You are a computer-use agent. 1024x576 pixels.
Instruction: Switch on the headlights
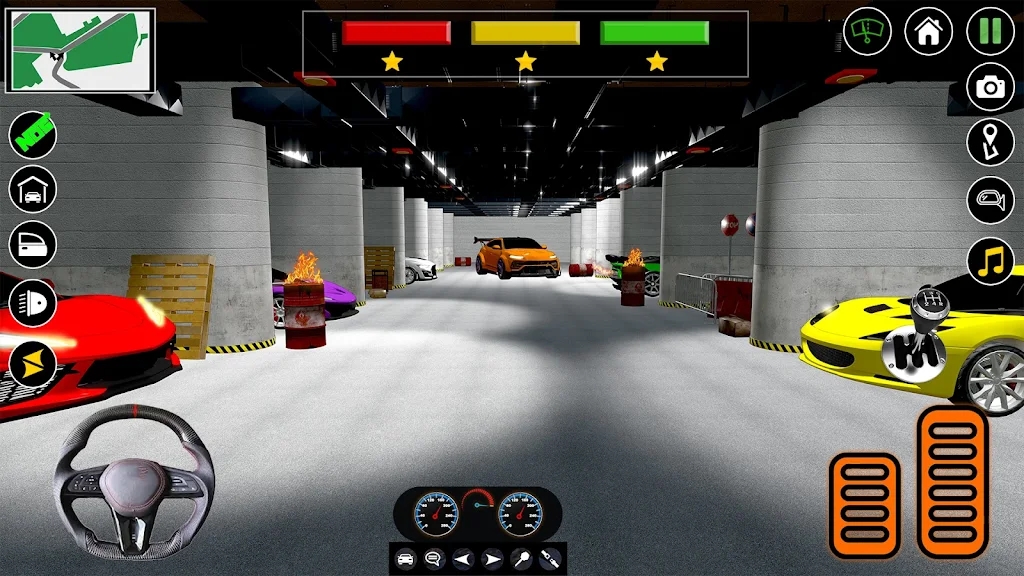tap(33, 303)
